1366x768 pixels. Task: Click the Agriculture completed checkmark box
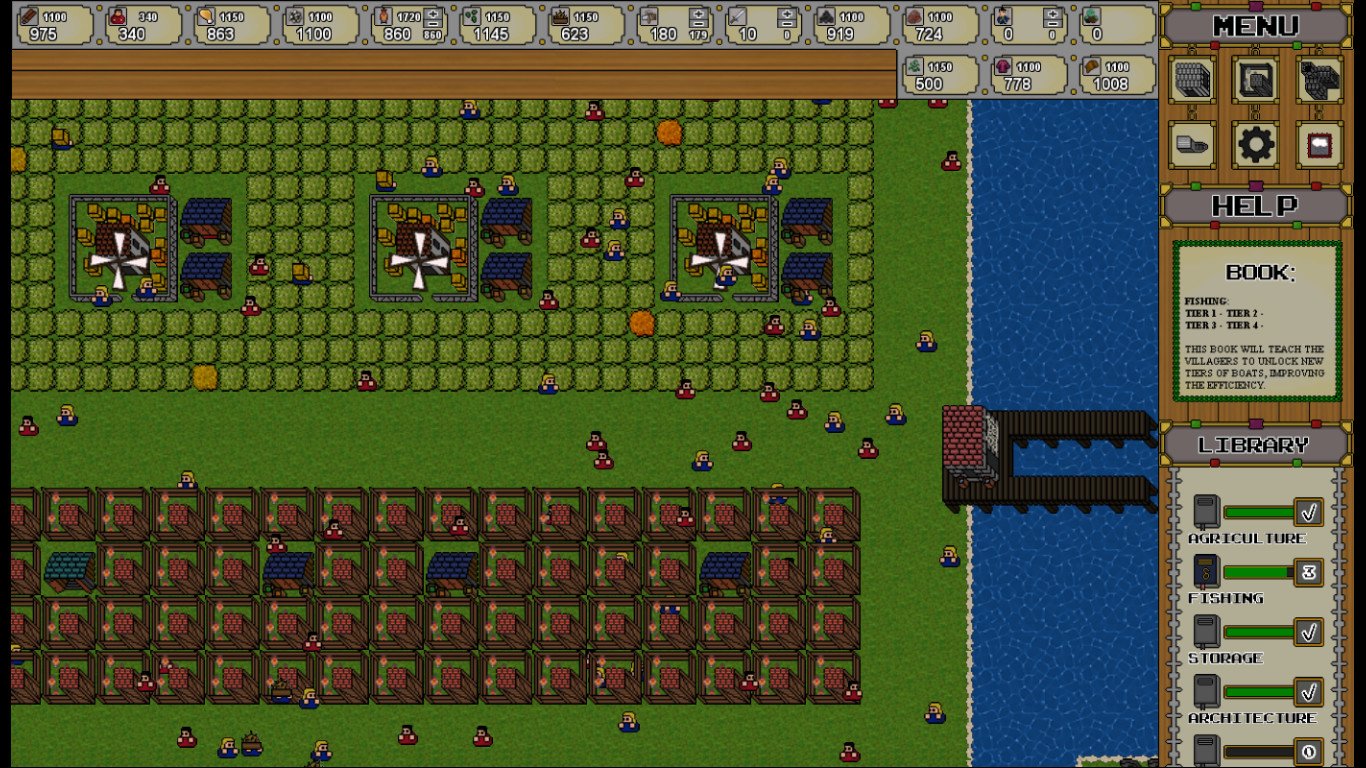(x=1308, y=512)
